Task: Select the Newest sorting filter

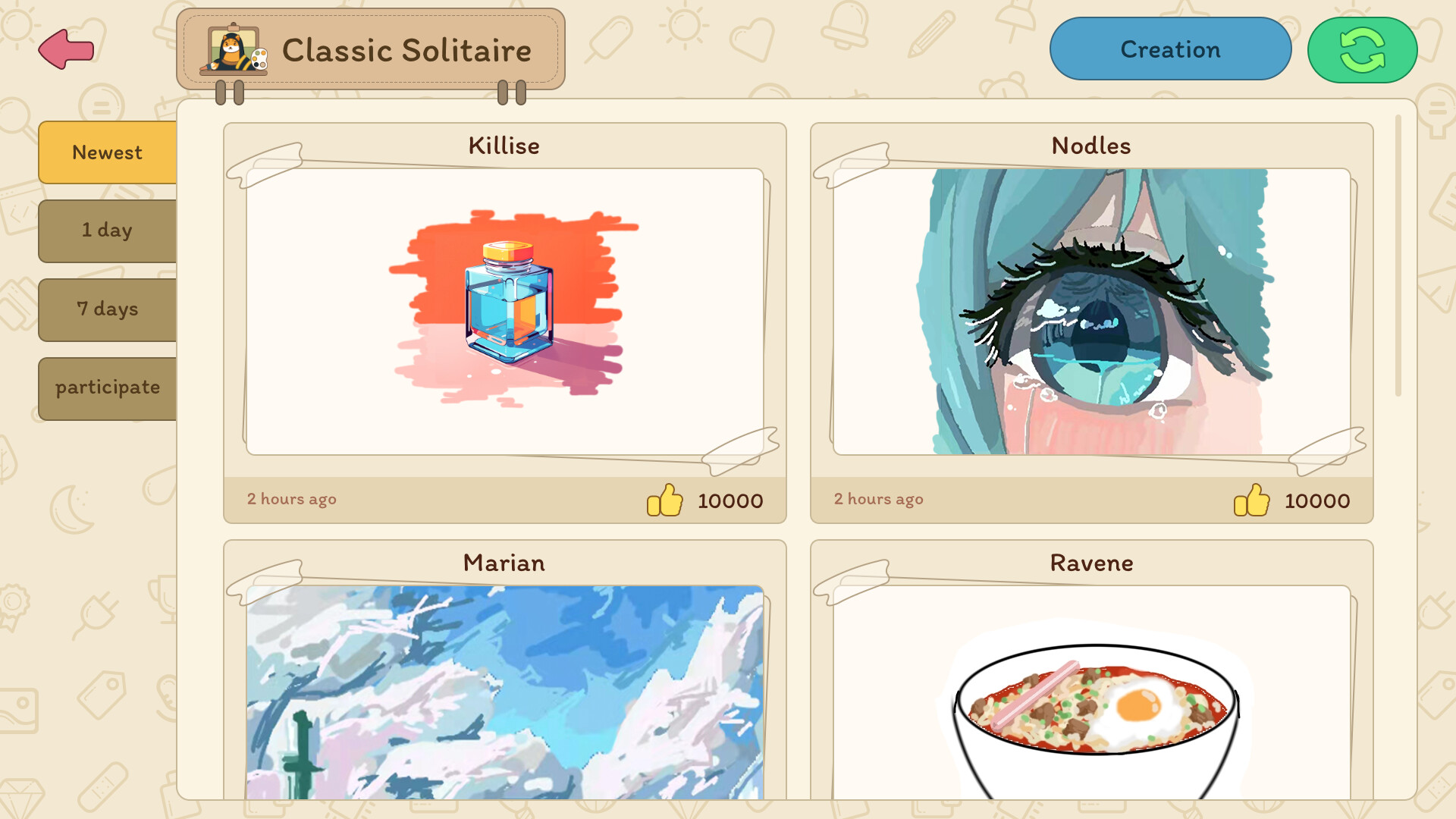Action: click(x=107, y=152)
